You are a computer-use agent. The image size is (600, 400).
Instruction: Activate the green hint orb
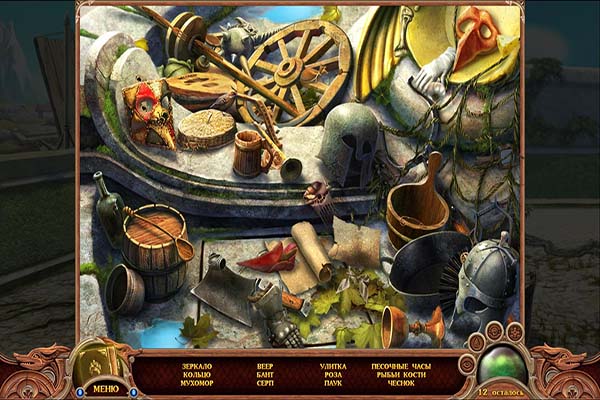click(502, 364)
